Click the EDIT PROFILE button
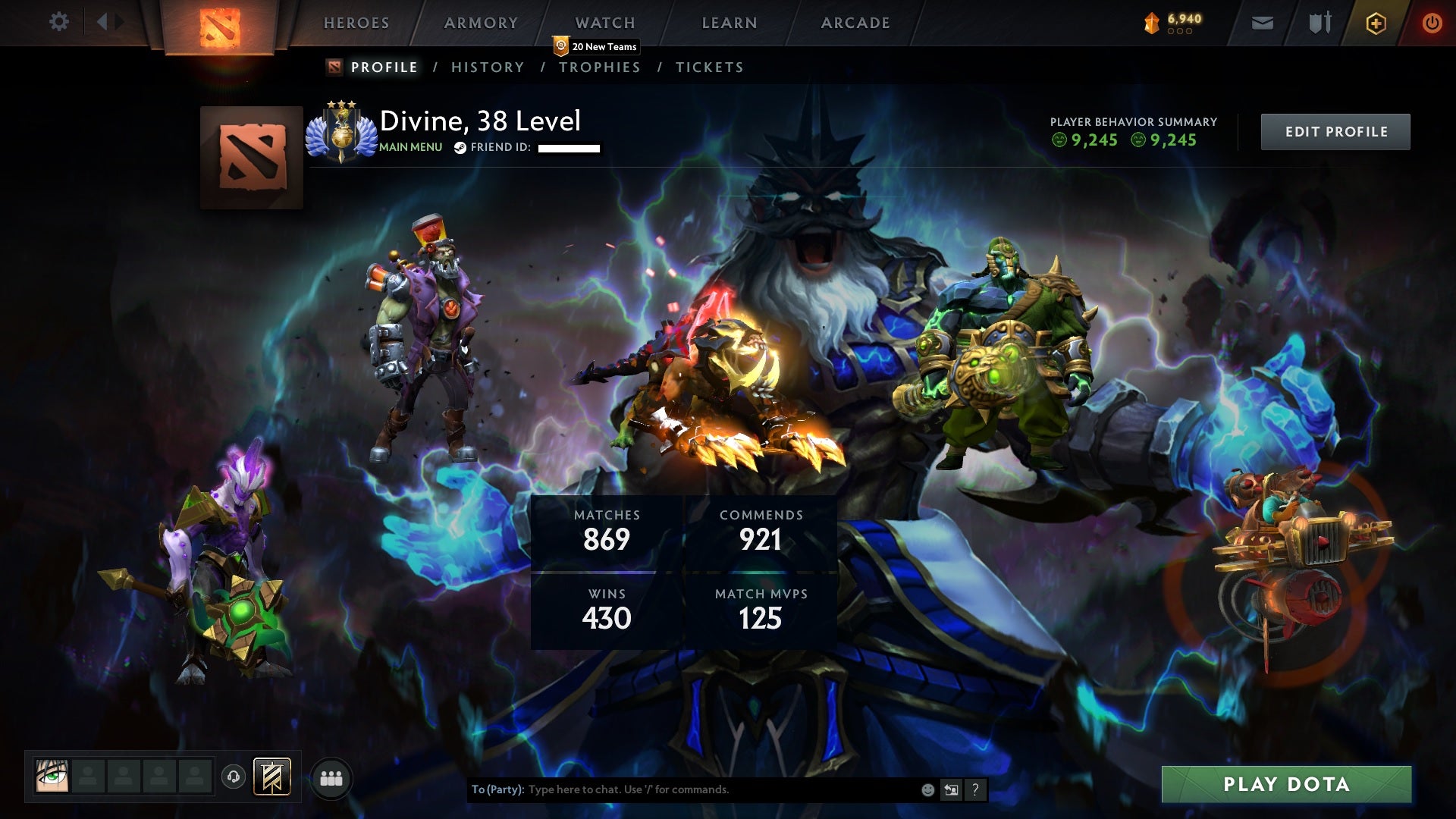Screen dimensions: 1456x819 pyautogui.click(x=1335, y=130)
